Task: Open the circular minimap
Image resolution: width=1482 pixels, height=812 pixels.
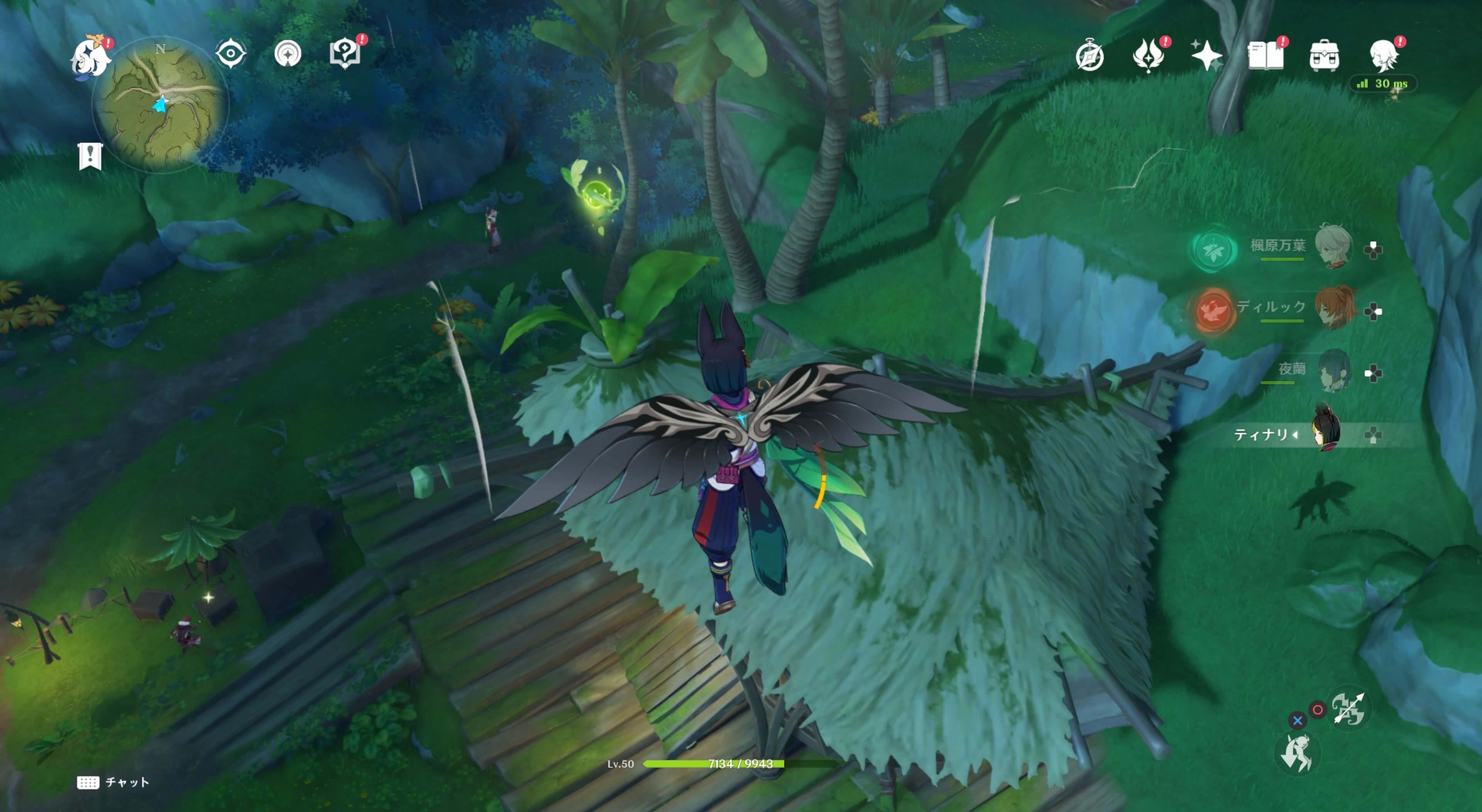Action: [159, 103]
